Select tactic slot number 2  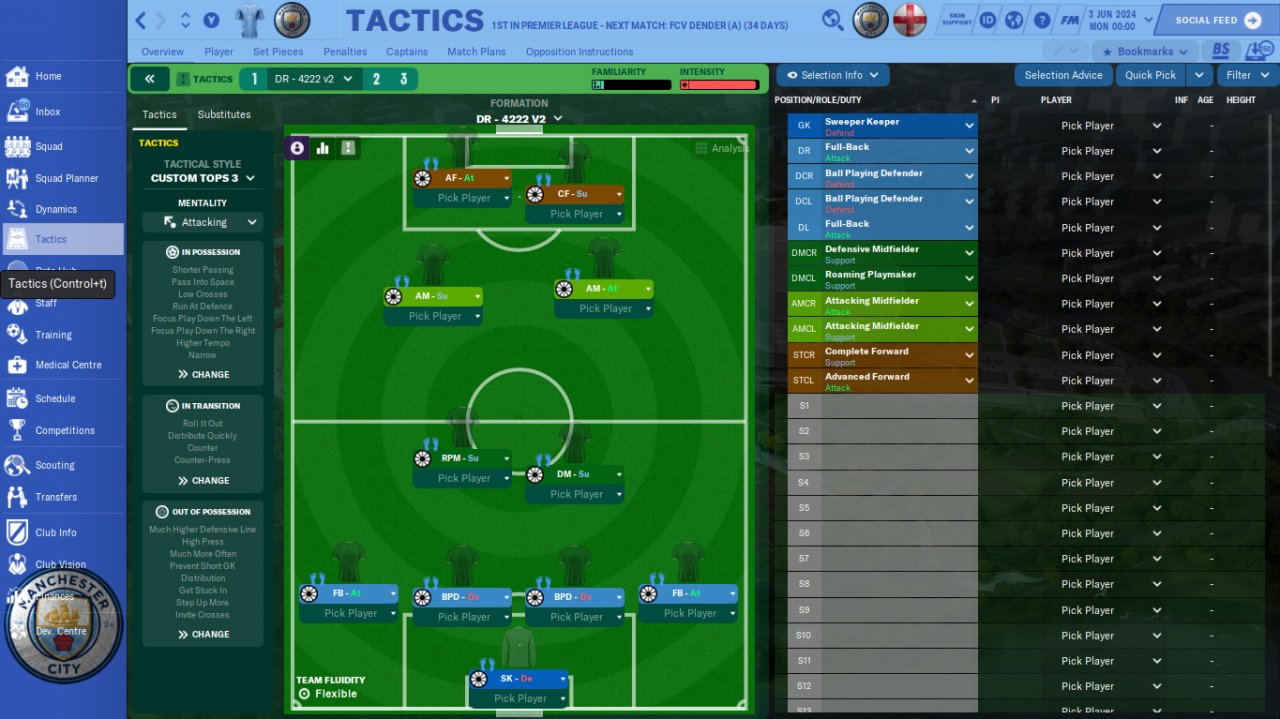(376, 79)
